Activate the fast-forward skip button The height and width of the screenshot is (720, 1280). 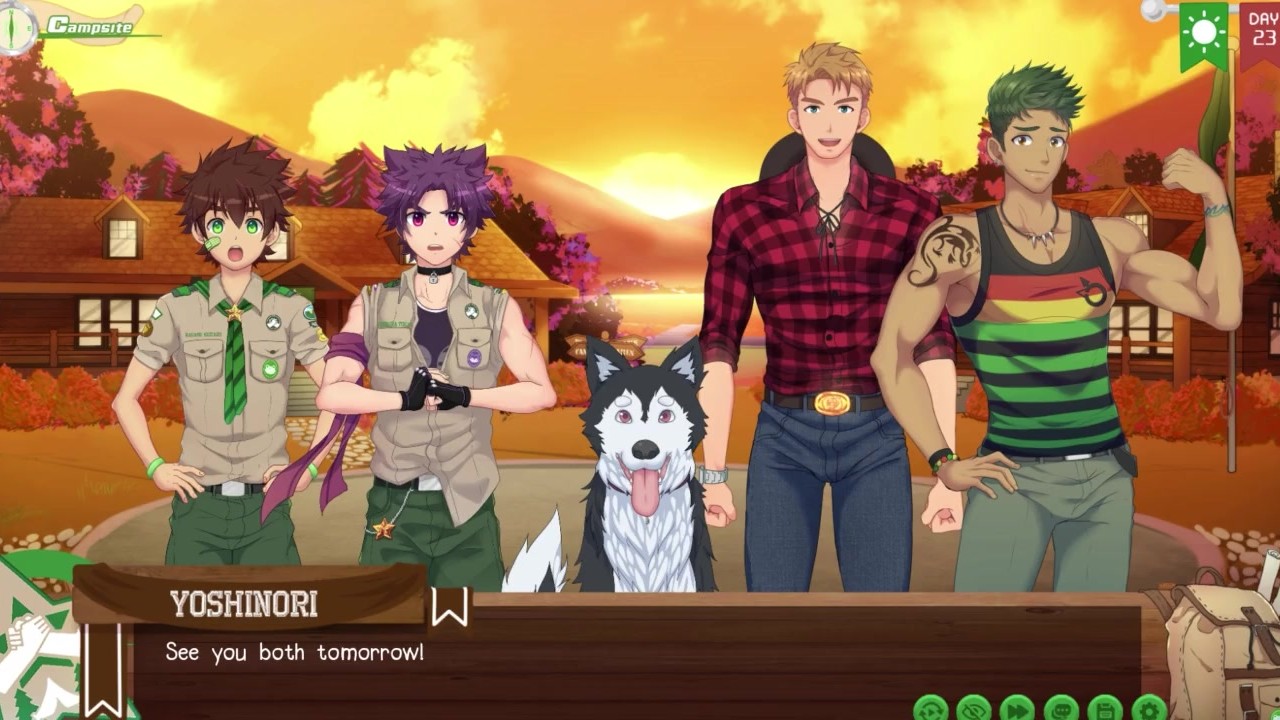pyautogui.click(x=1017, y=709)
